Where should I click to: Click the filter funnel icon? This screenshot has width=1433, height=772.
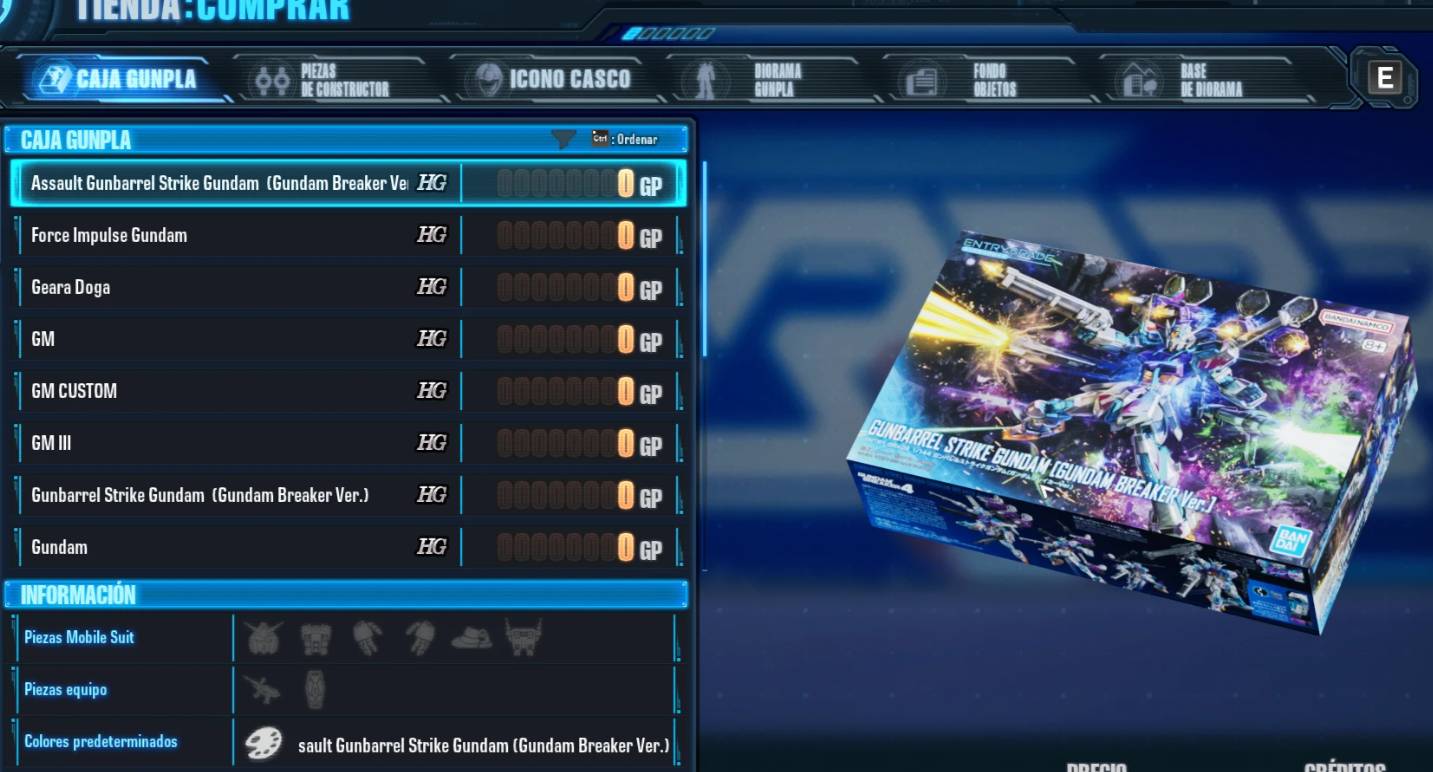point(563,139)
